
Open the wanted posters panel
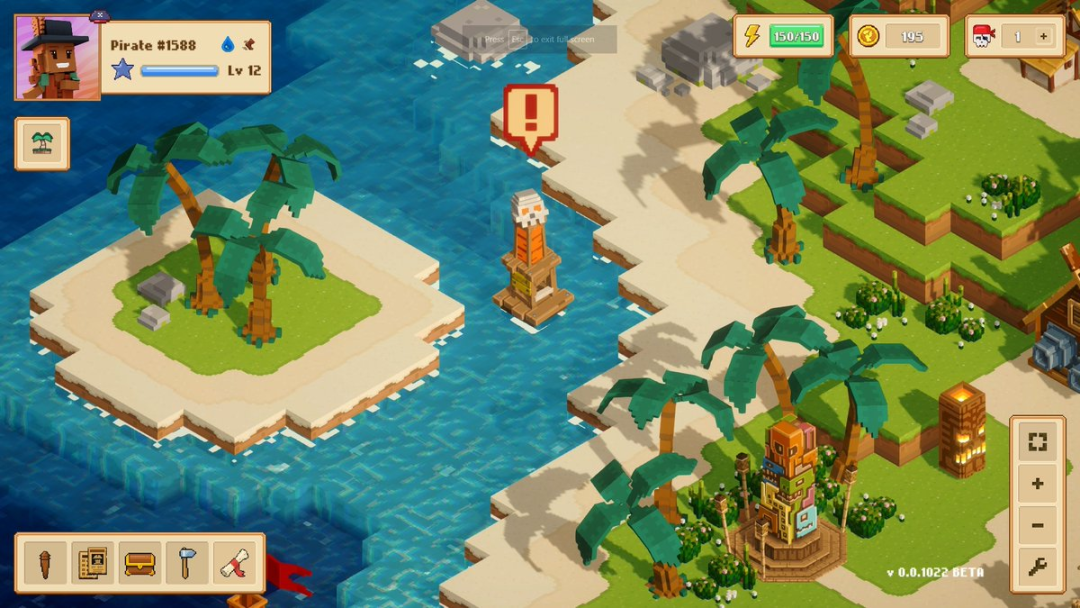click(x=92, y=564)
